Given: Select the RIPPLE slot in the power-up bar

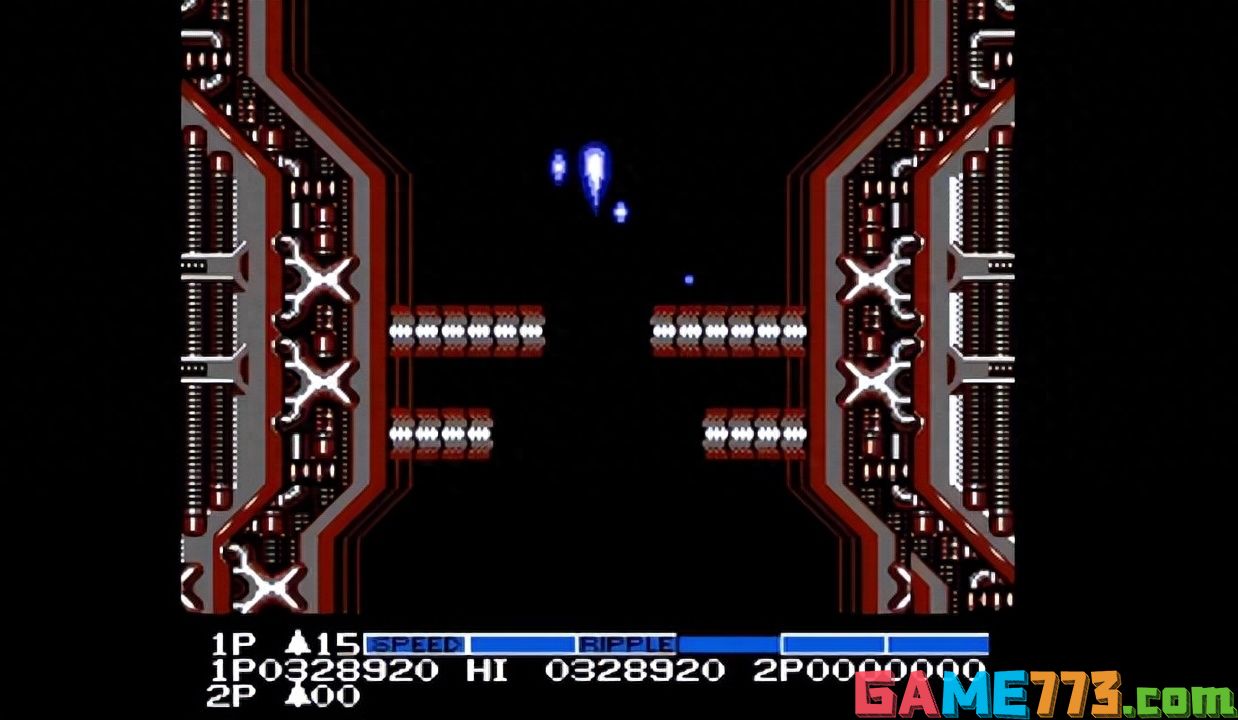Looking at the screenshot, I should 627,645.
